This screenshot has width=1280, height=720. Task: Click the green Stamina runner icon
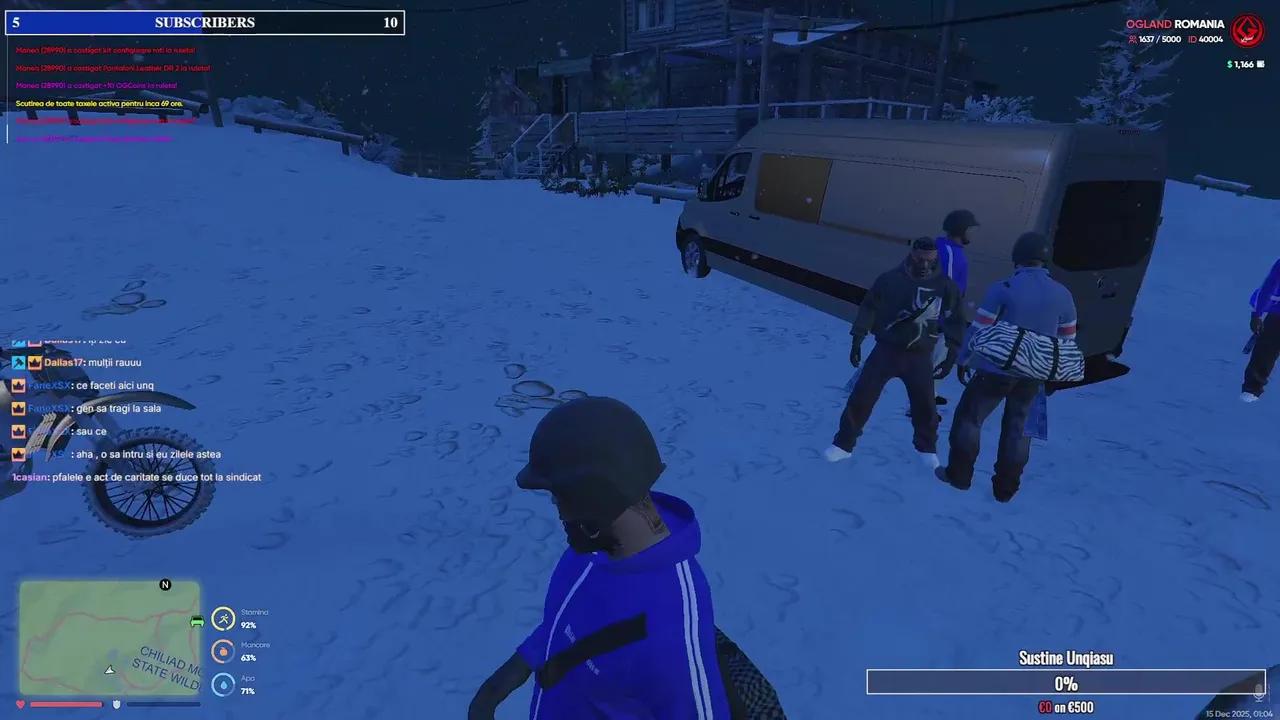[x=223, y=618]
